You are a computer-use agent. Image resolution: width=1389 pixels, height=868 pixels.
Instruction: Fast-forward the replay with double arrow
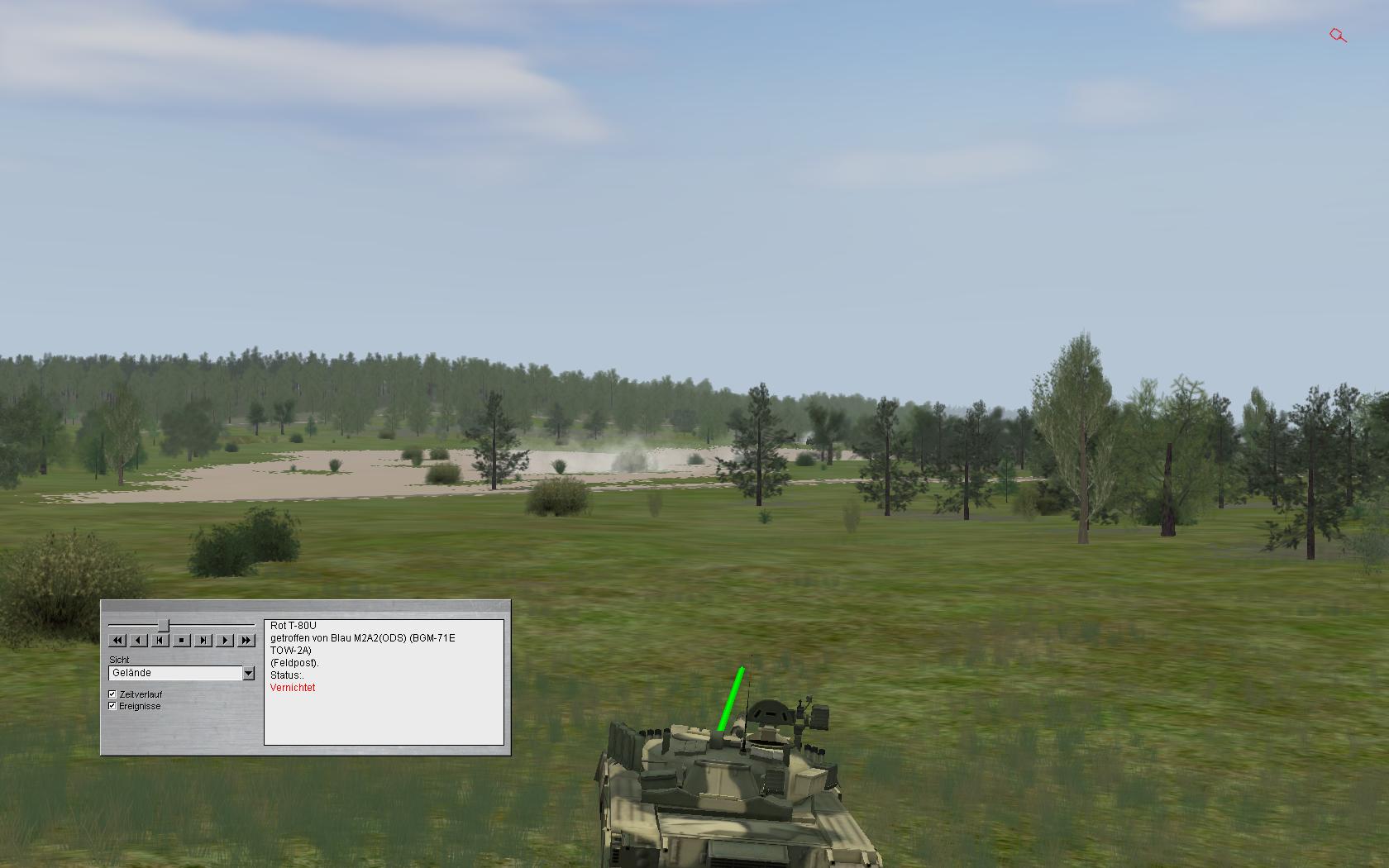pos(246,640)
